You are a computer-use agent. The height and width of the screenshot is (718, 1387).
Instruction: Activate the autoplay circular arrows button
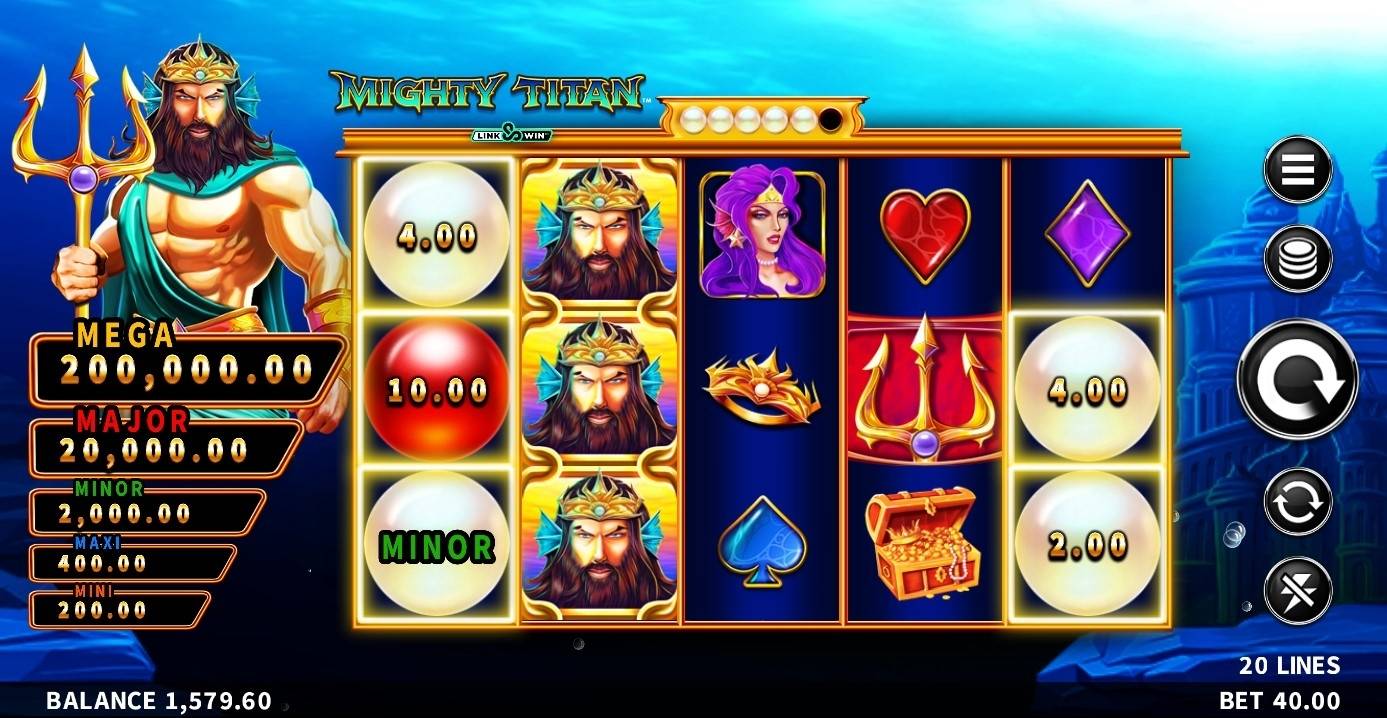1297,502
